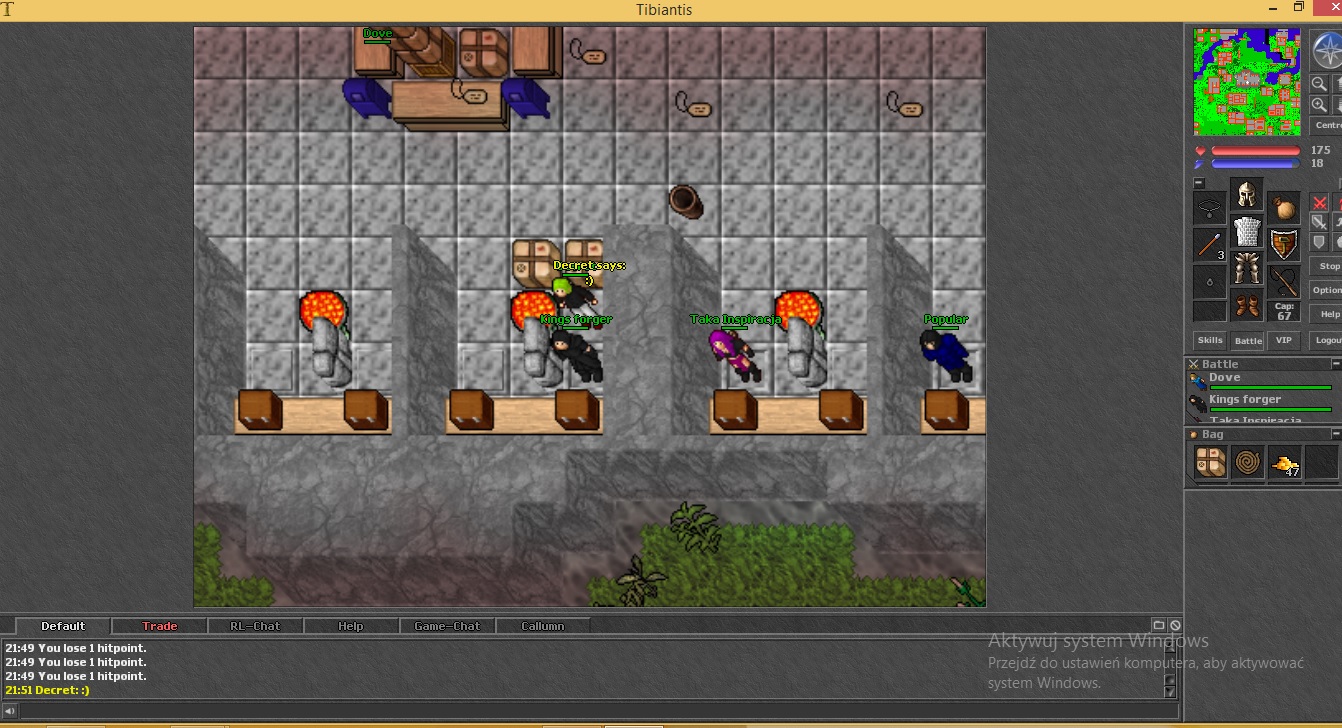The image size is (1342, 728).
Task: Select the helmet equipment slot
Action: tap(1247, 194)
